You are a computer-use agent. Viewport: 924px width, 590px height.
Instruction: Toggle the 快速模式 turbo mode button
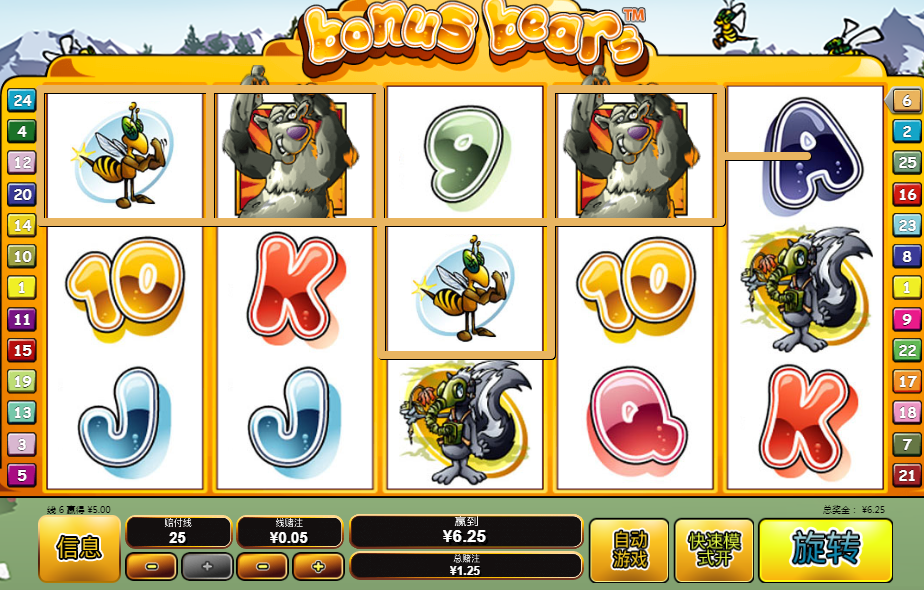pos(713,549)
